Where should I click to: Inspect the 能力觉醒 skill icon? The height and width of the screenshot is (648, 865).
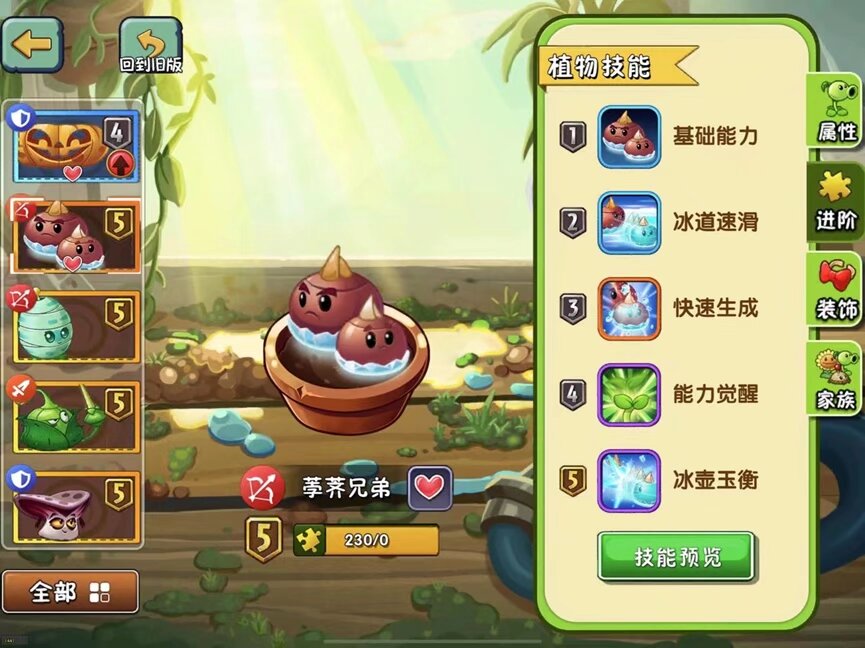coord(629,395)
